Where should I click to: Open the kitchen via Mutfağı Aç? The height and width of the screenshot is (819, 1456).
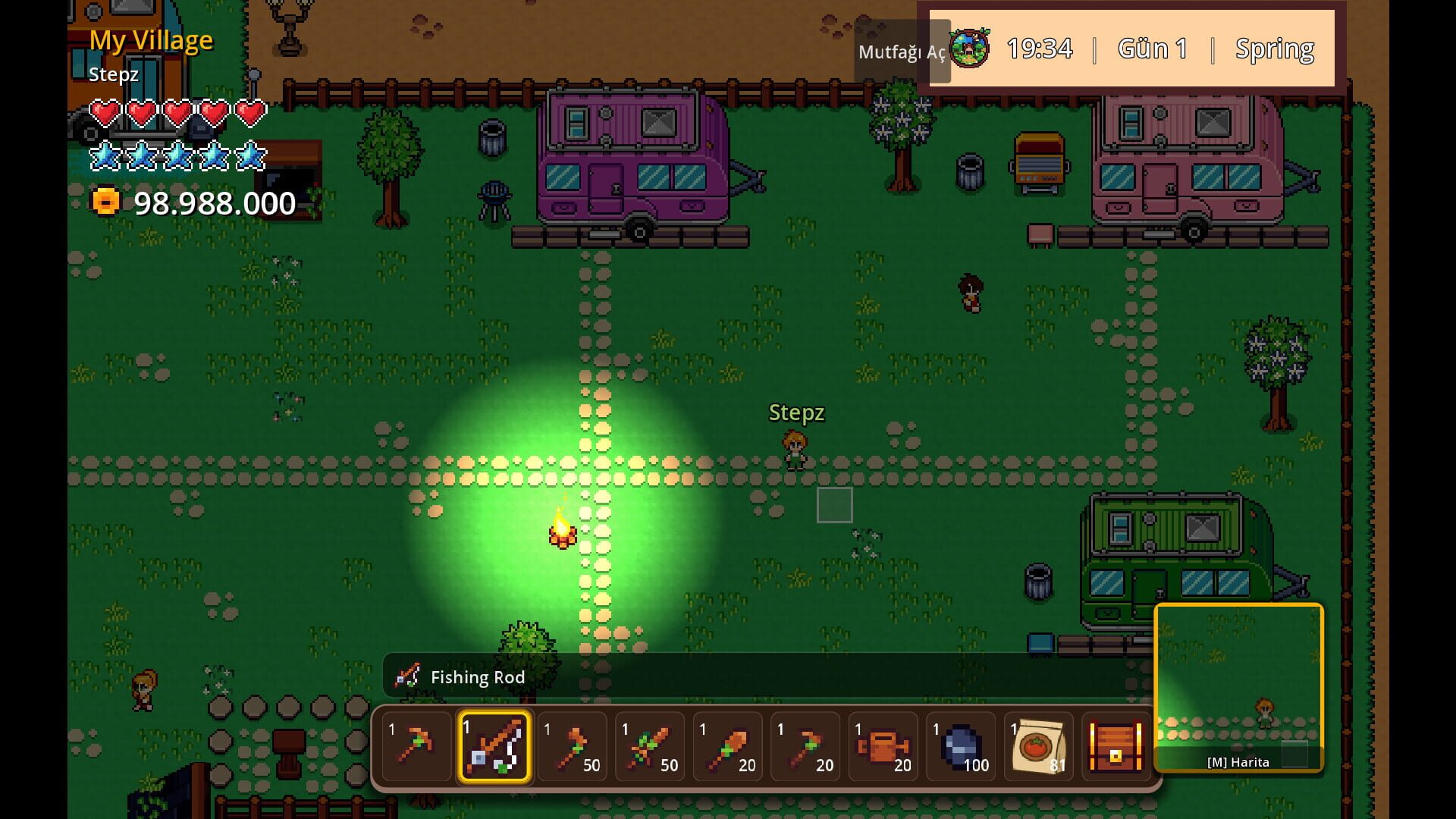[902, 53]
